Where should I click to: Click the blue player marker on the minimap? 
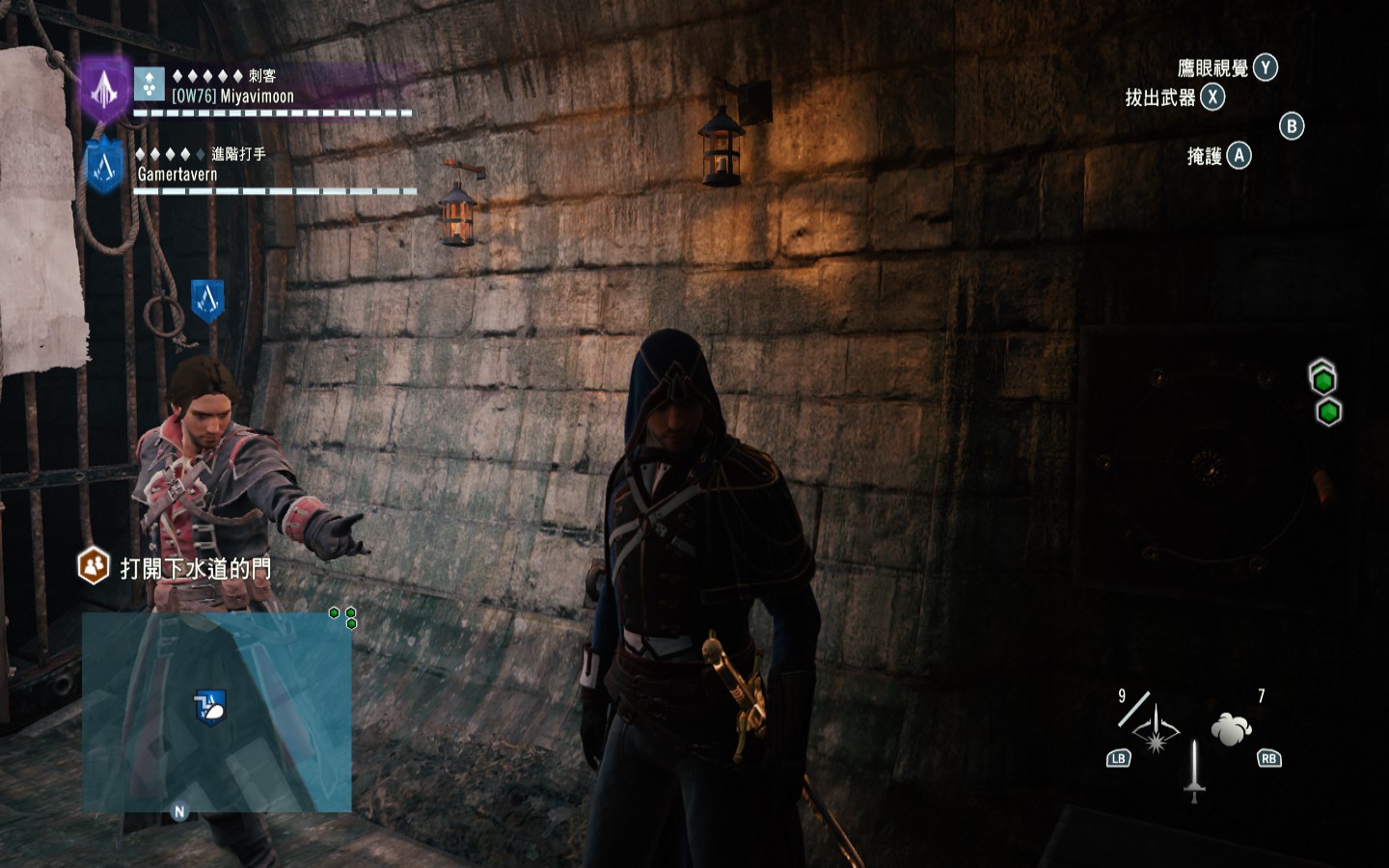tap(209, 707)
